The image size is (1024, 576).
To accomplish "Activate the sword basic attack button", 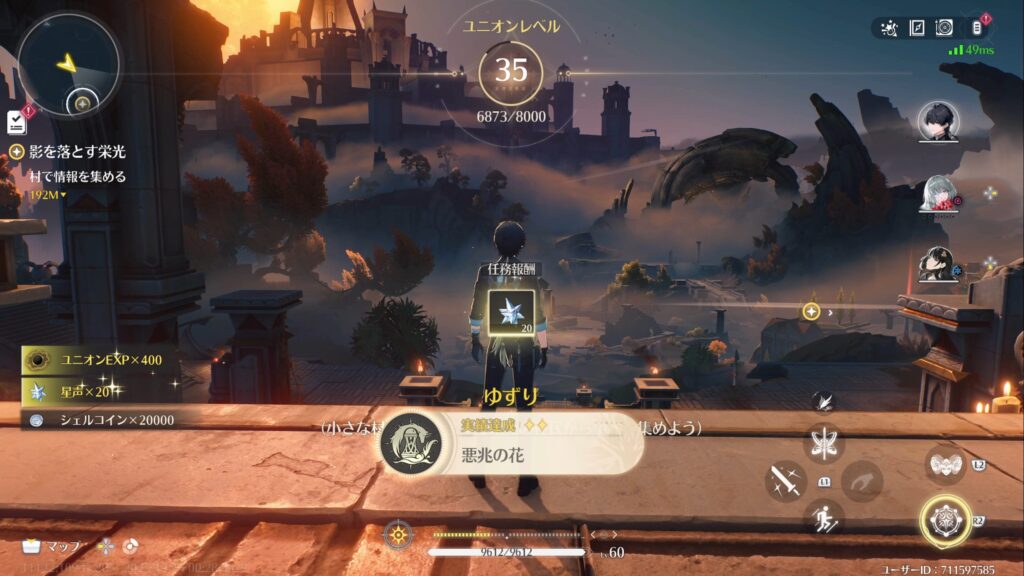I will pos(786,481).
